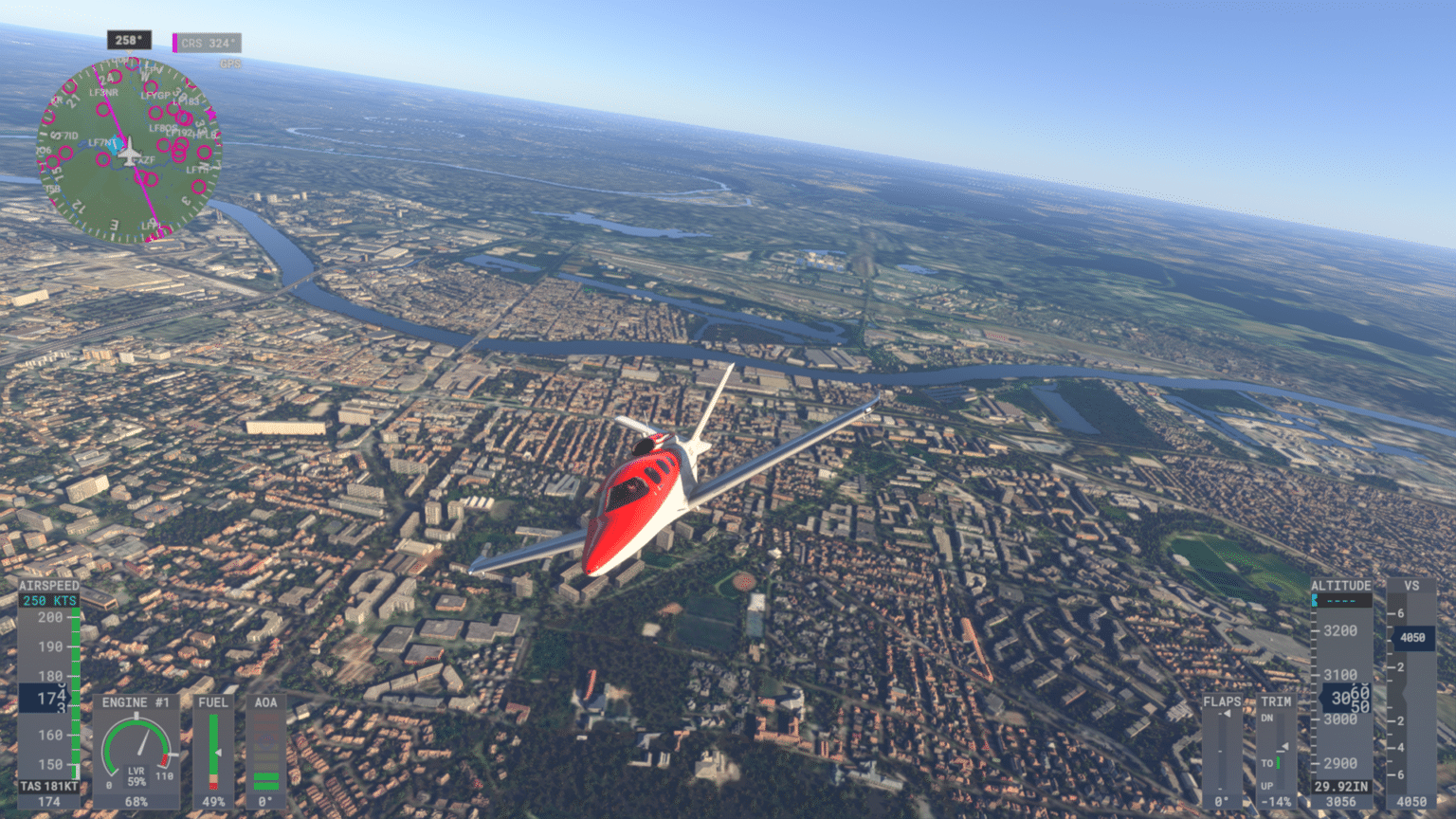Select the aircraft symbol on the navigation compass
This screenshot has width=1456, height=819.
click(129, 152)
